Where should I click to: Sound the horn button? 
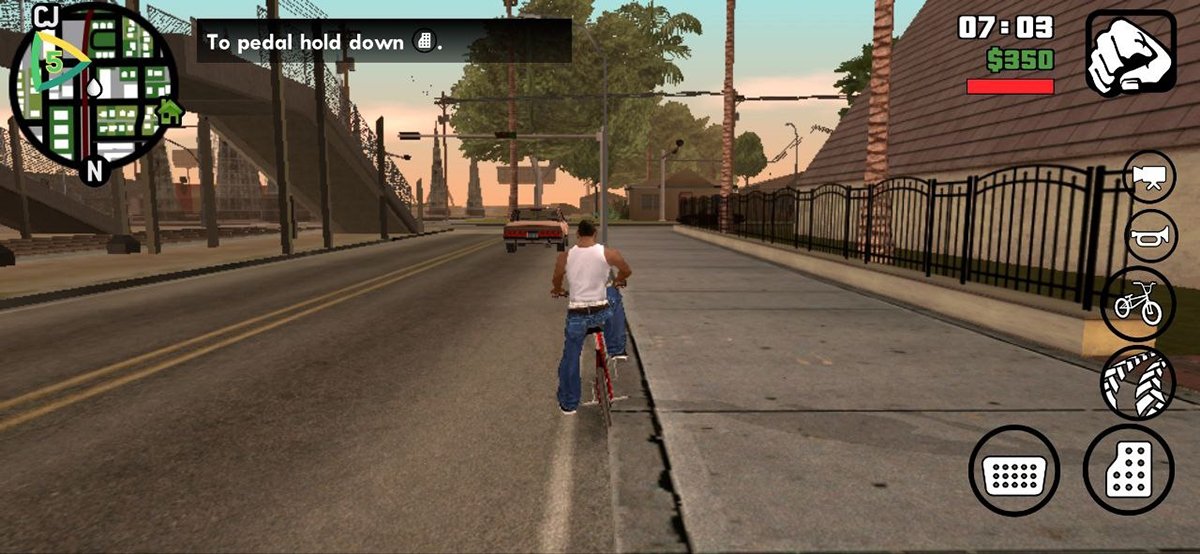pos(1148,238)
